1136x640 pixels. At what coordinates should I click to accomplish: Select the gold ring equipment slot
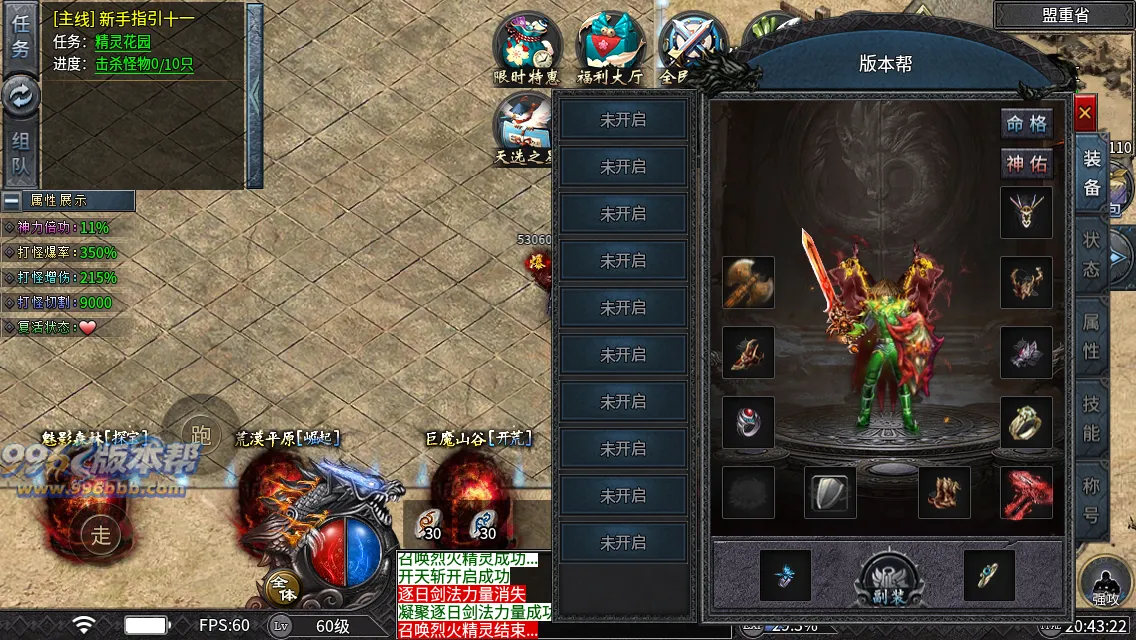click(1026, 423)
